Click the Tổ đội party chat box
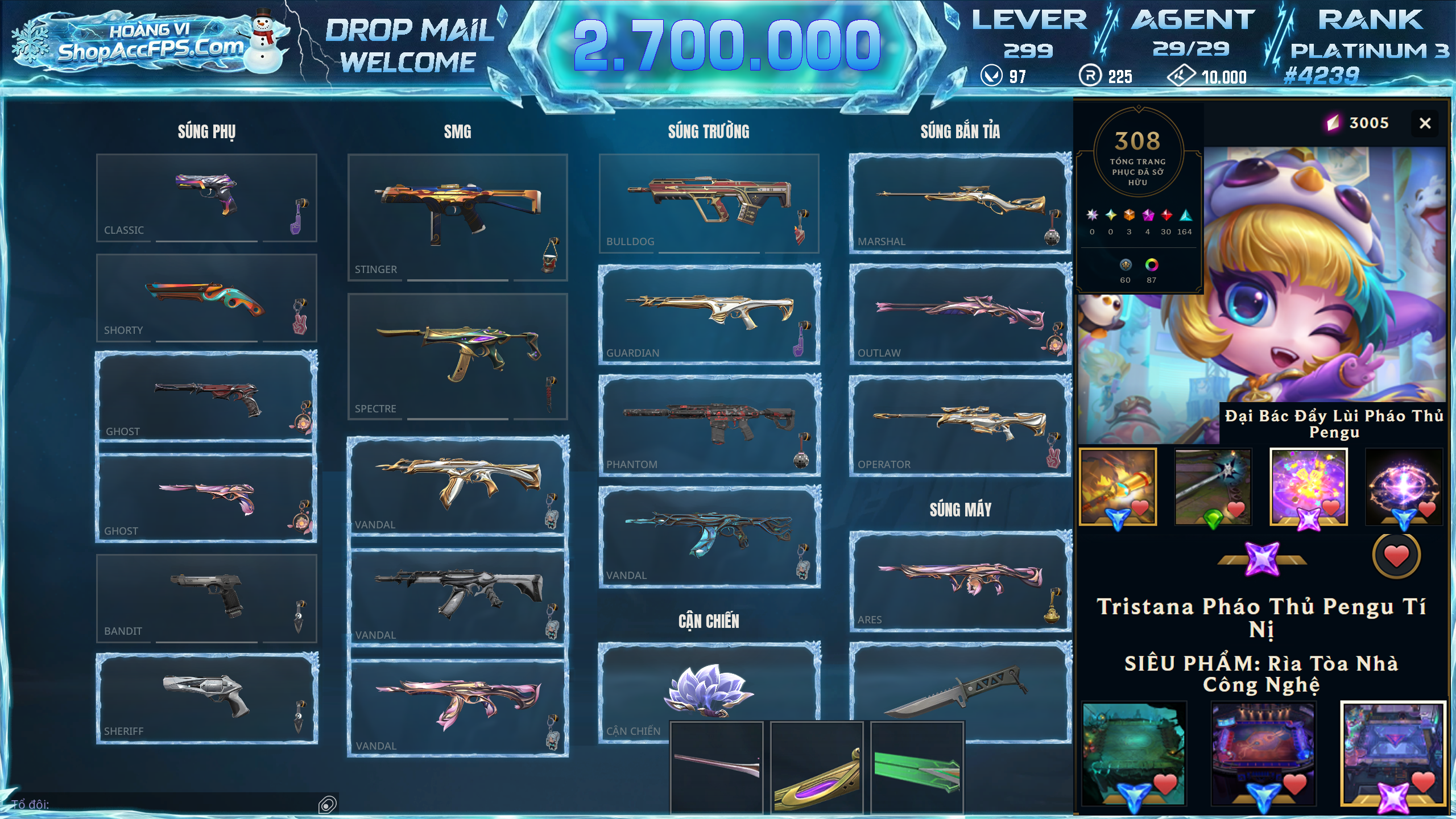Screen dimensions: 1456x819 165,804
